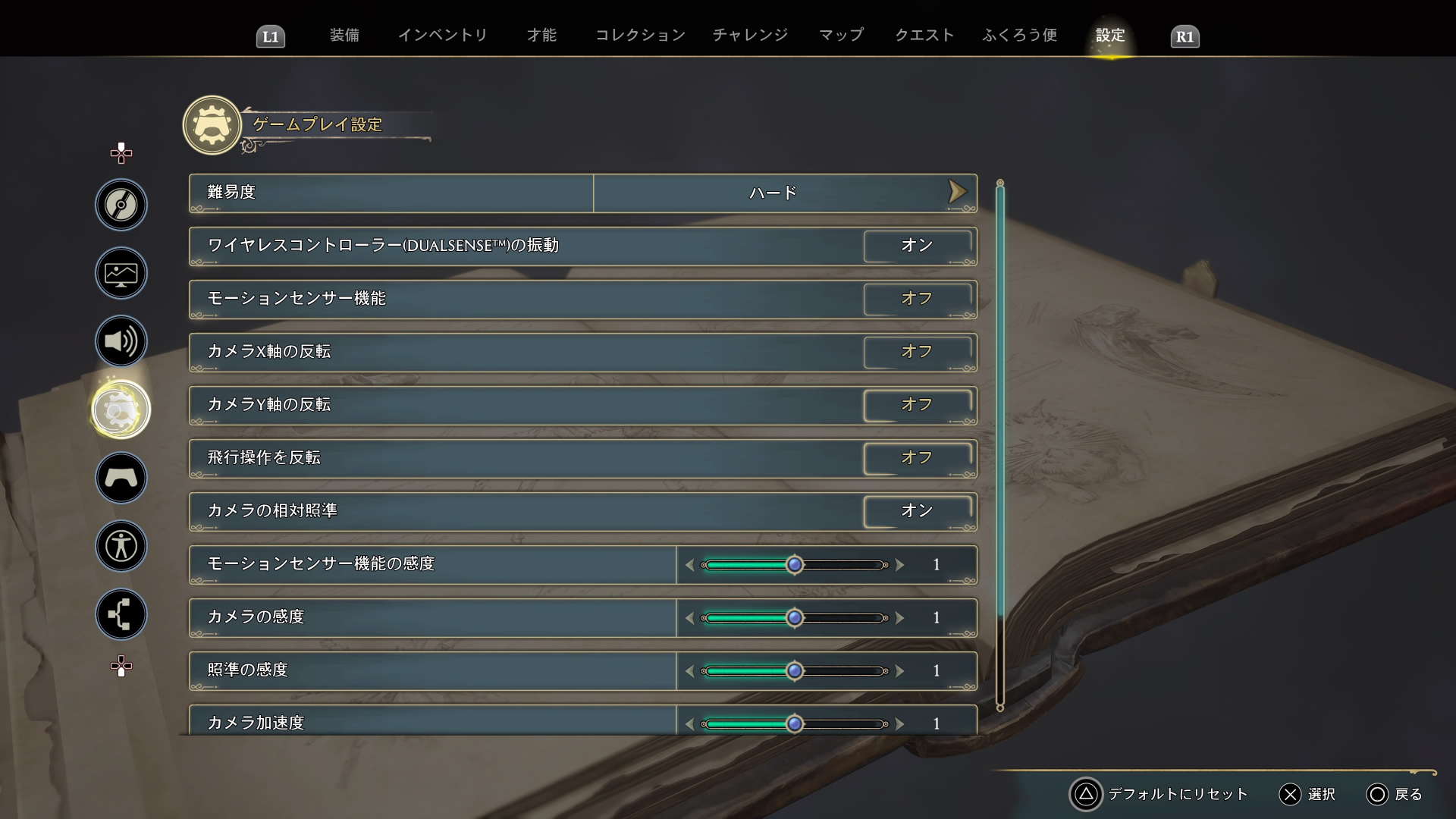1456x819 pixels.
Task: Increase カメラの感度 with right arrow
Action: [901, 617]
